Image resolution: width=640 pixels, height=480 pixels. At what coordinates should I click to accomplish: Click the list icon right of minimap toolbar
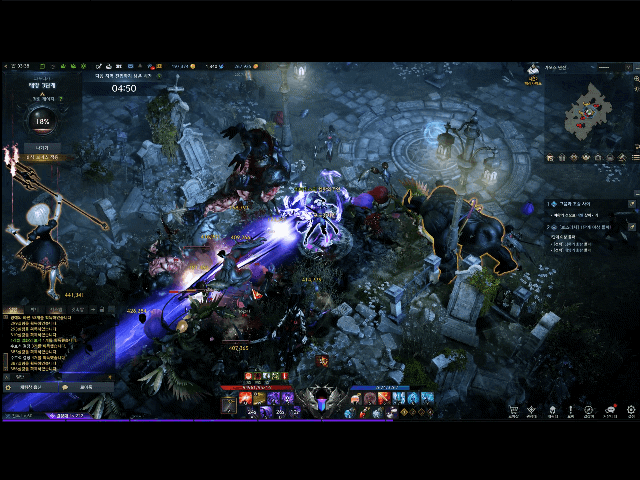click(x=636, y=157)
